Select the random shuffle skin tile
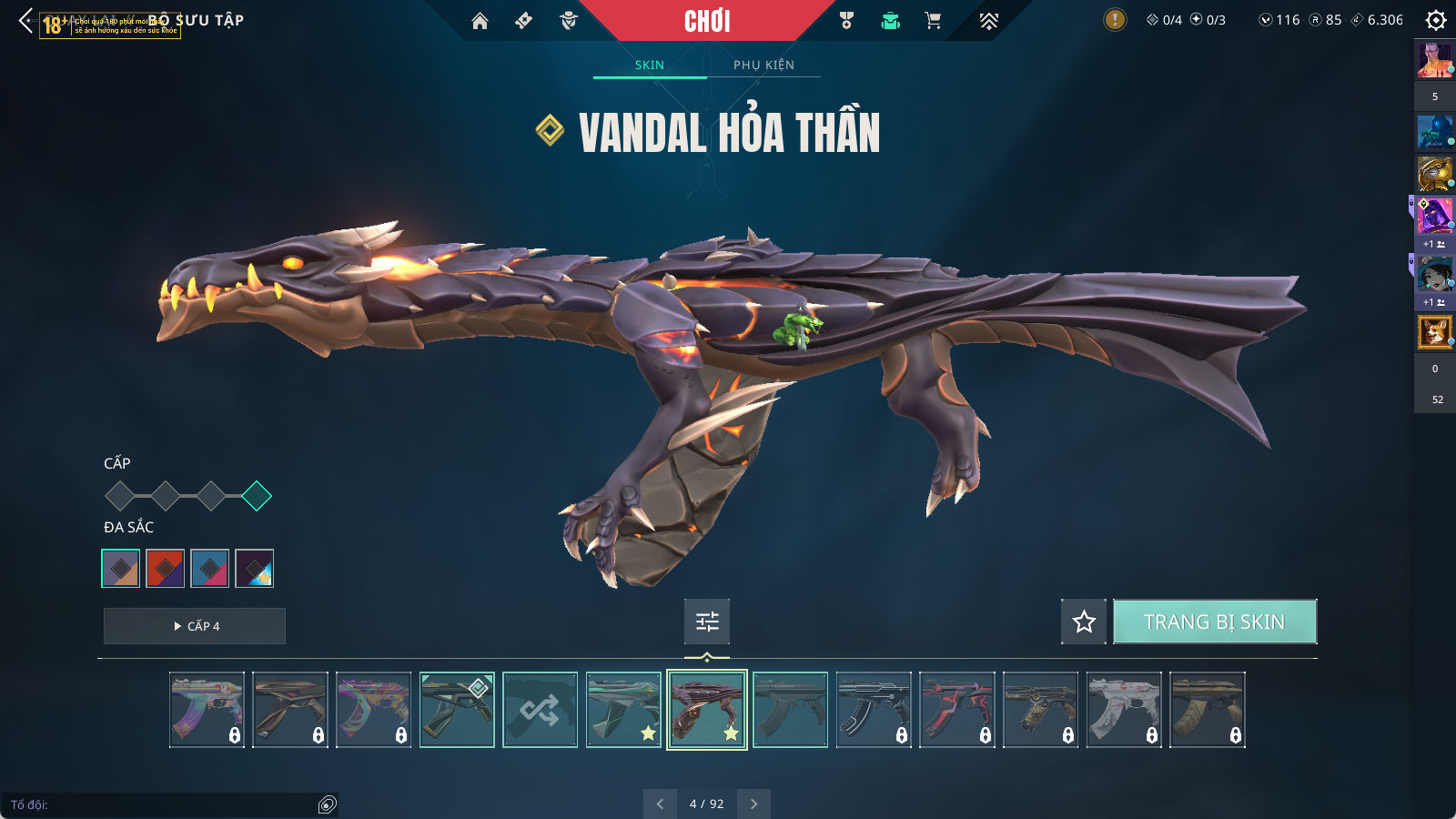 [x=541, y=710]
